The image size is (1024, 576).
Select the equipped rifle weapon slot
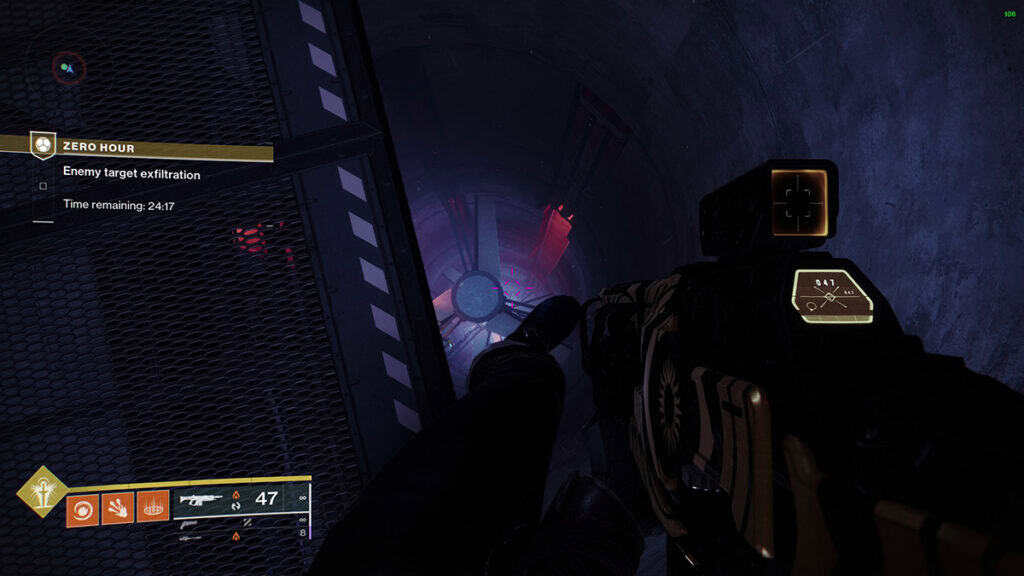point(242,498)
